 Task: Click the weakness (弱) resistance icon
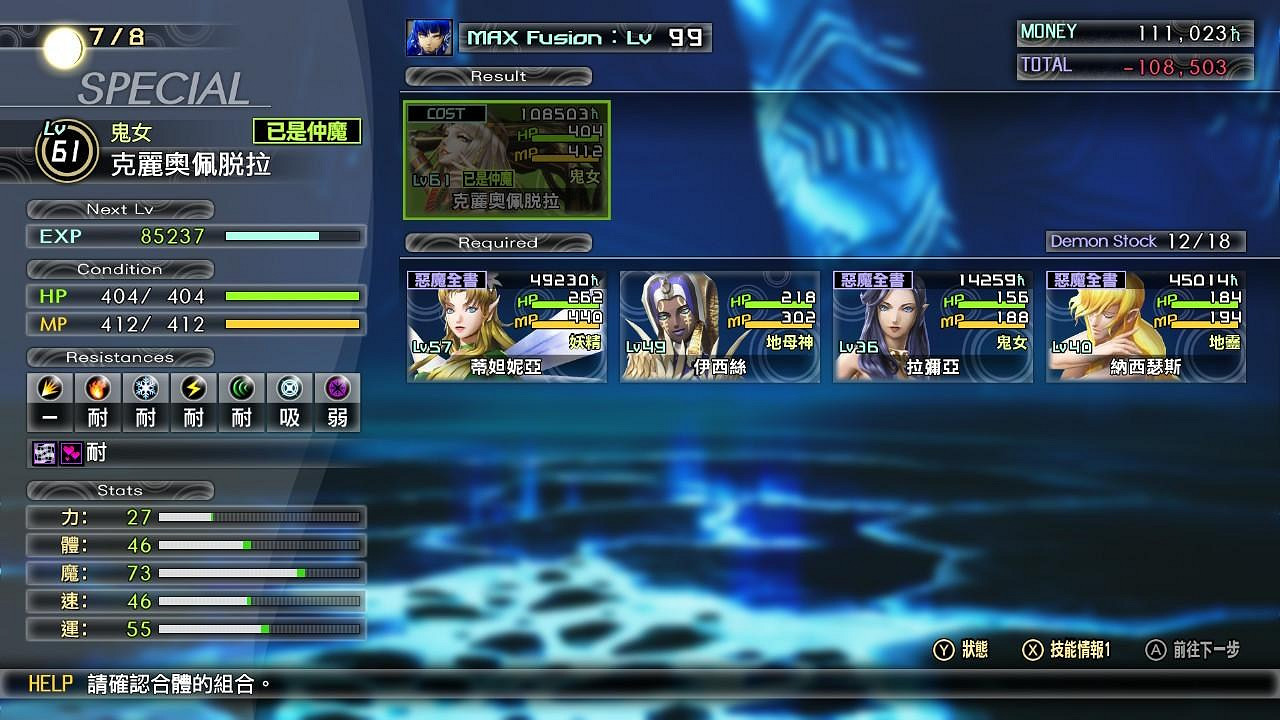(x=337, y=388)
